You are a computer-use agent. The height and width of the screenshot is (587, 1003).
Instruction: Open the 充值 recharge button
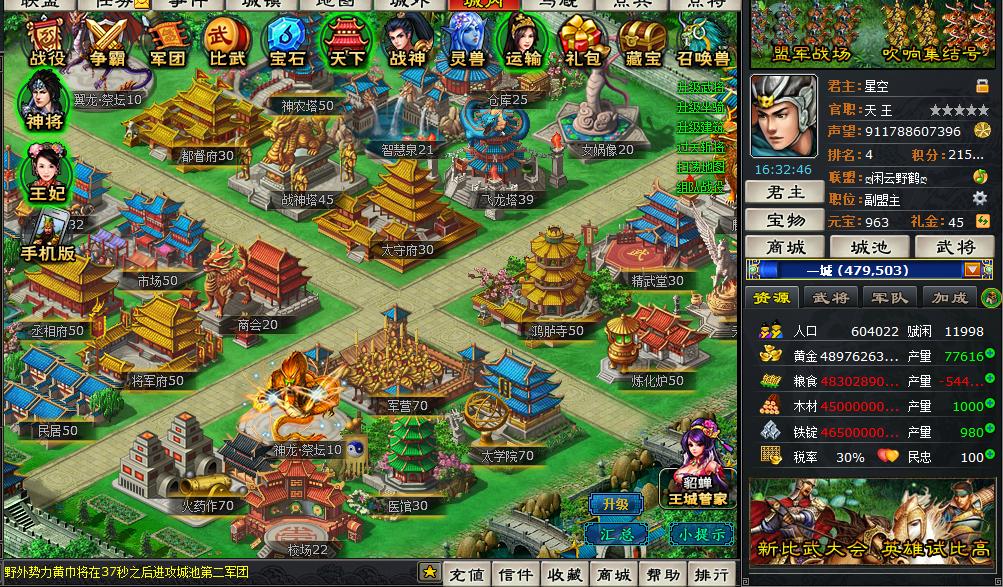466,574
